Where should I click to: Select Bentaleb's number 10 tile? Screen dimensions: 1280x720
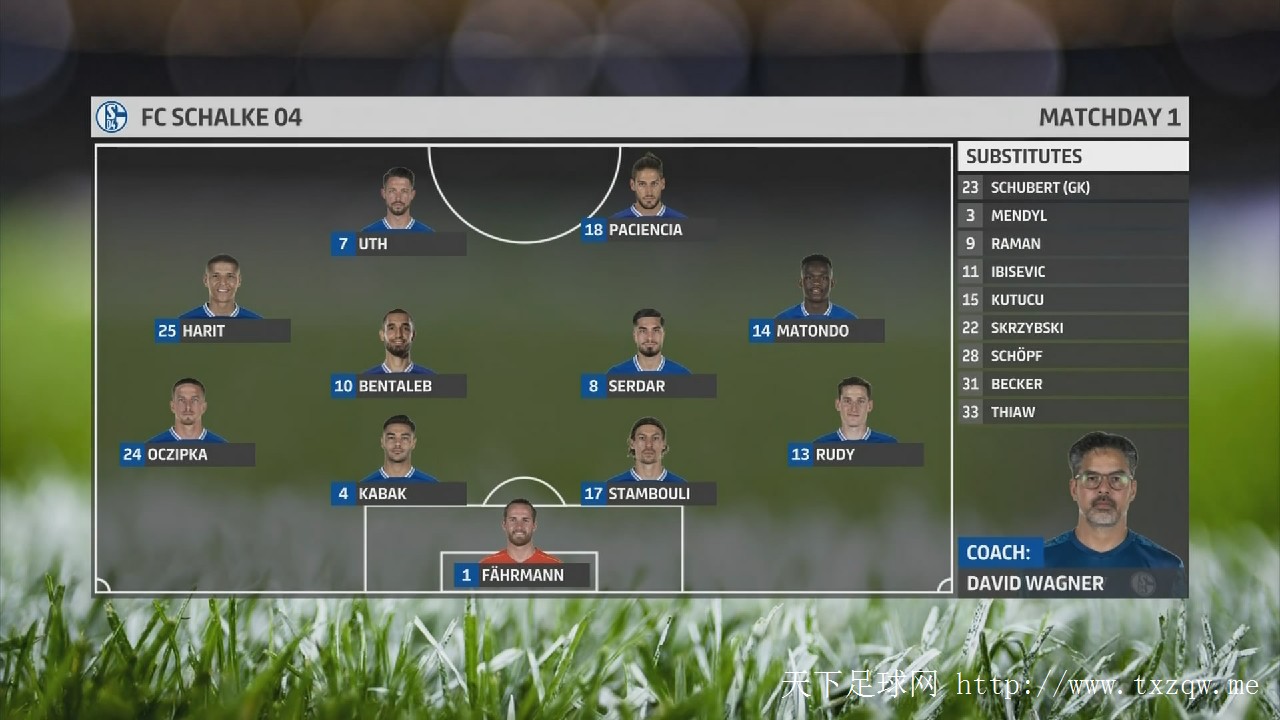[x=398, y=386]
